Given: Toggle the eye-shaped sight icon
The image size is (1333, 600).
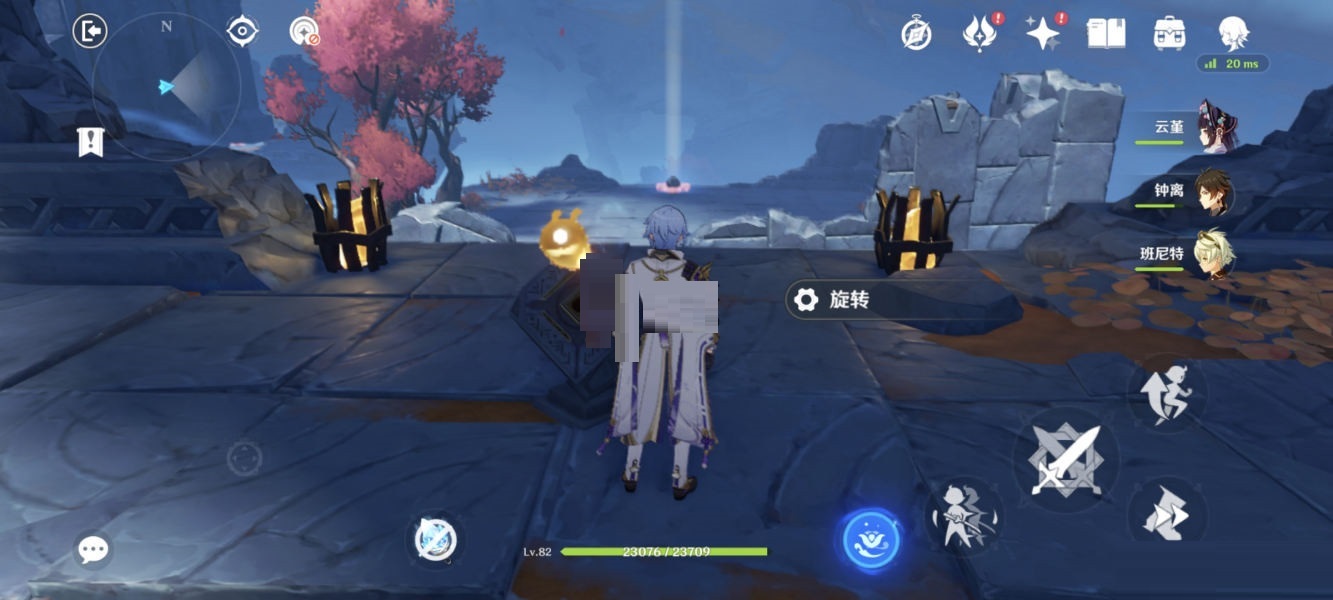Looking at the screenshot, I should pyautogui.click(x=242, y=32).
